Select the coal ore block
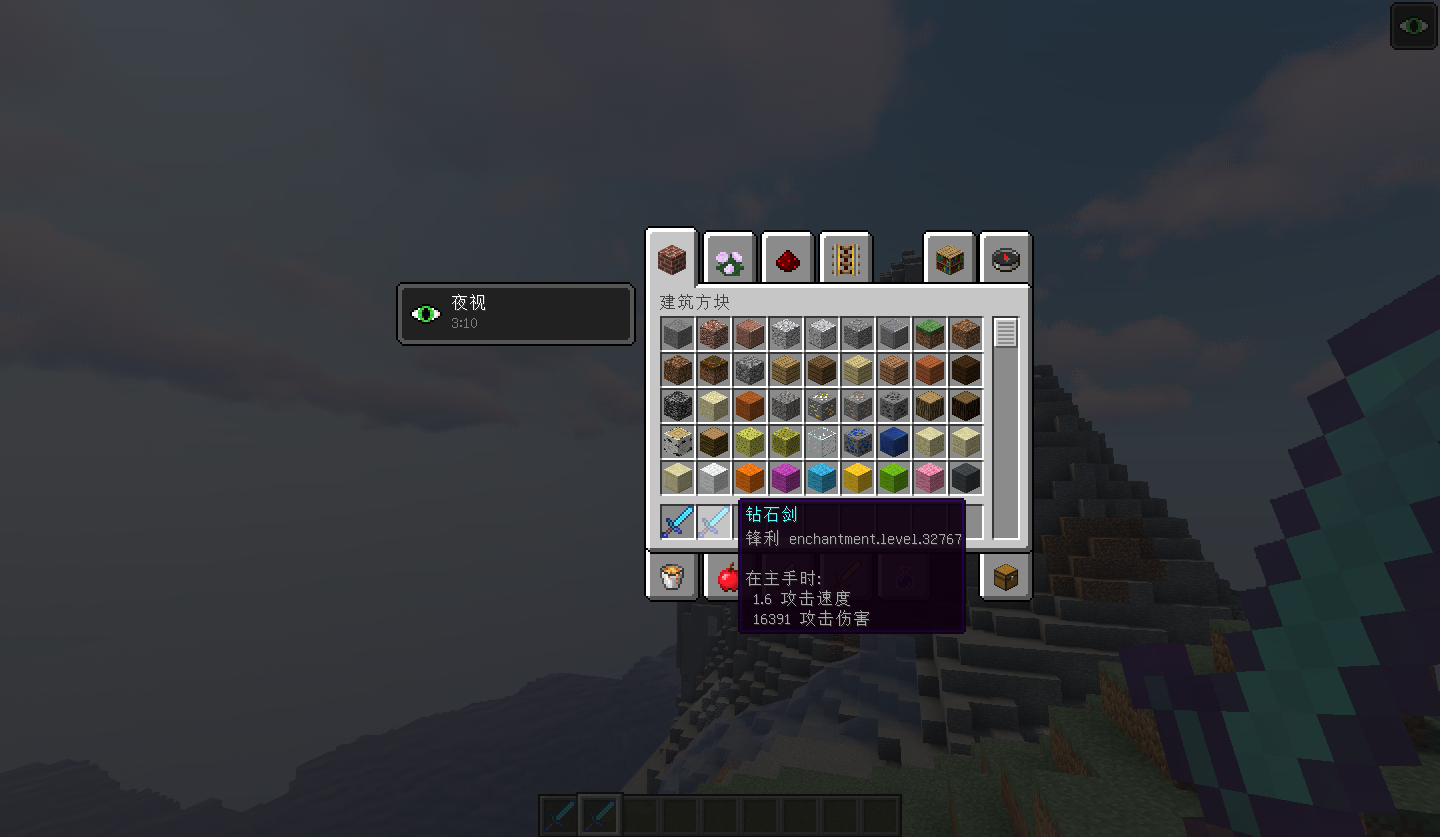 coord(893,405)
